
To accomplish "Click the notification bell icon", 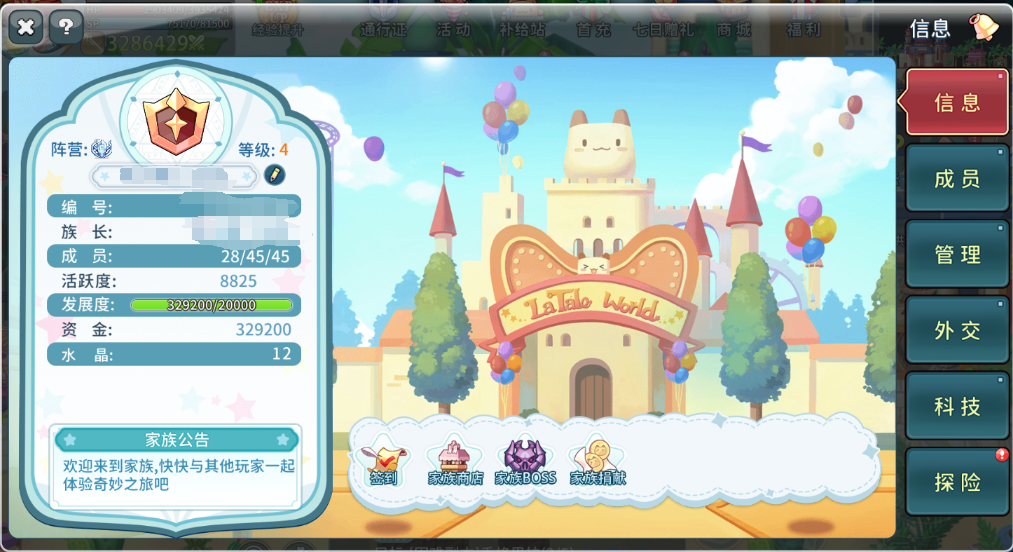I will tap(984, 27).
